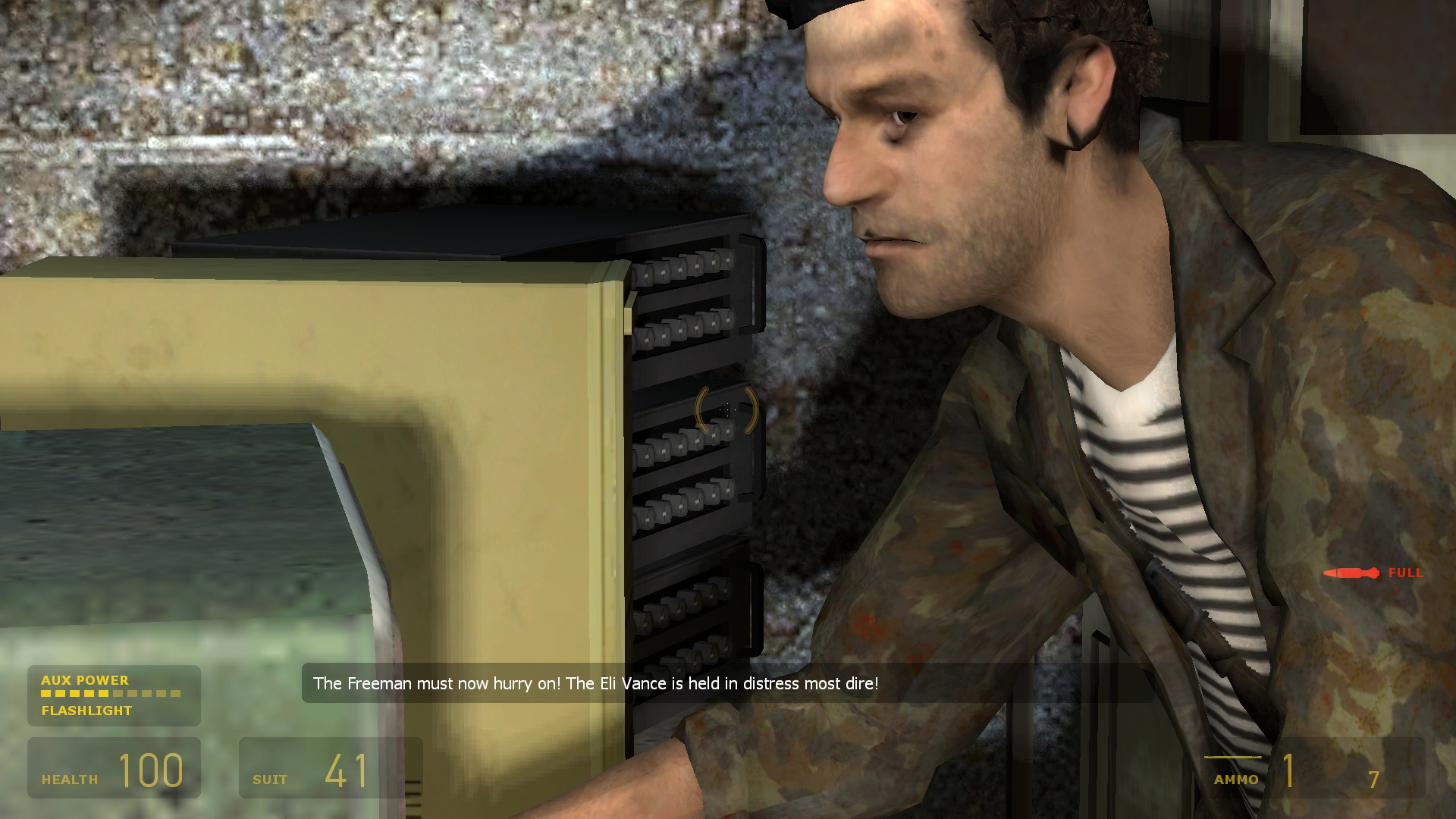The width and height of the screenshot is (1456, 819).
Task: Toggle the first lit aux power segment
Action: click(x=45, y=695)
